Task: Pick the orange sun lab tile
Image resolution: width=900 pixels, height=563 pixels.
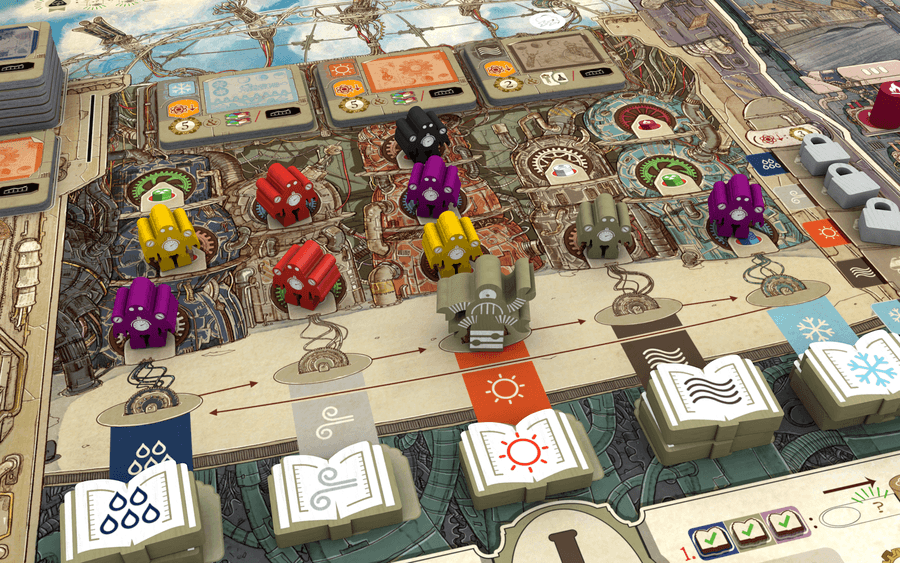Action: (388, 77)
